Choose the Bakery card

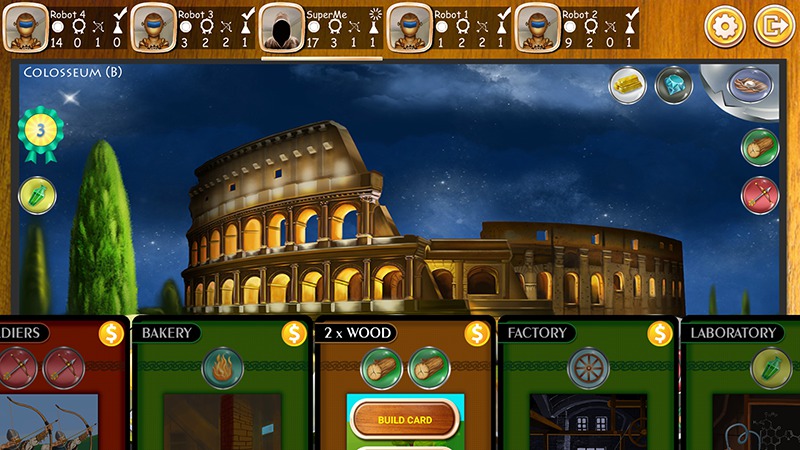[x=221, y=390]
